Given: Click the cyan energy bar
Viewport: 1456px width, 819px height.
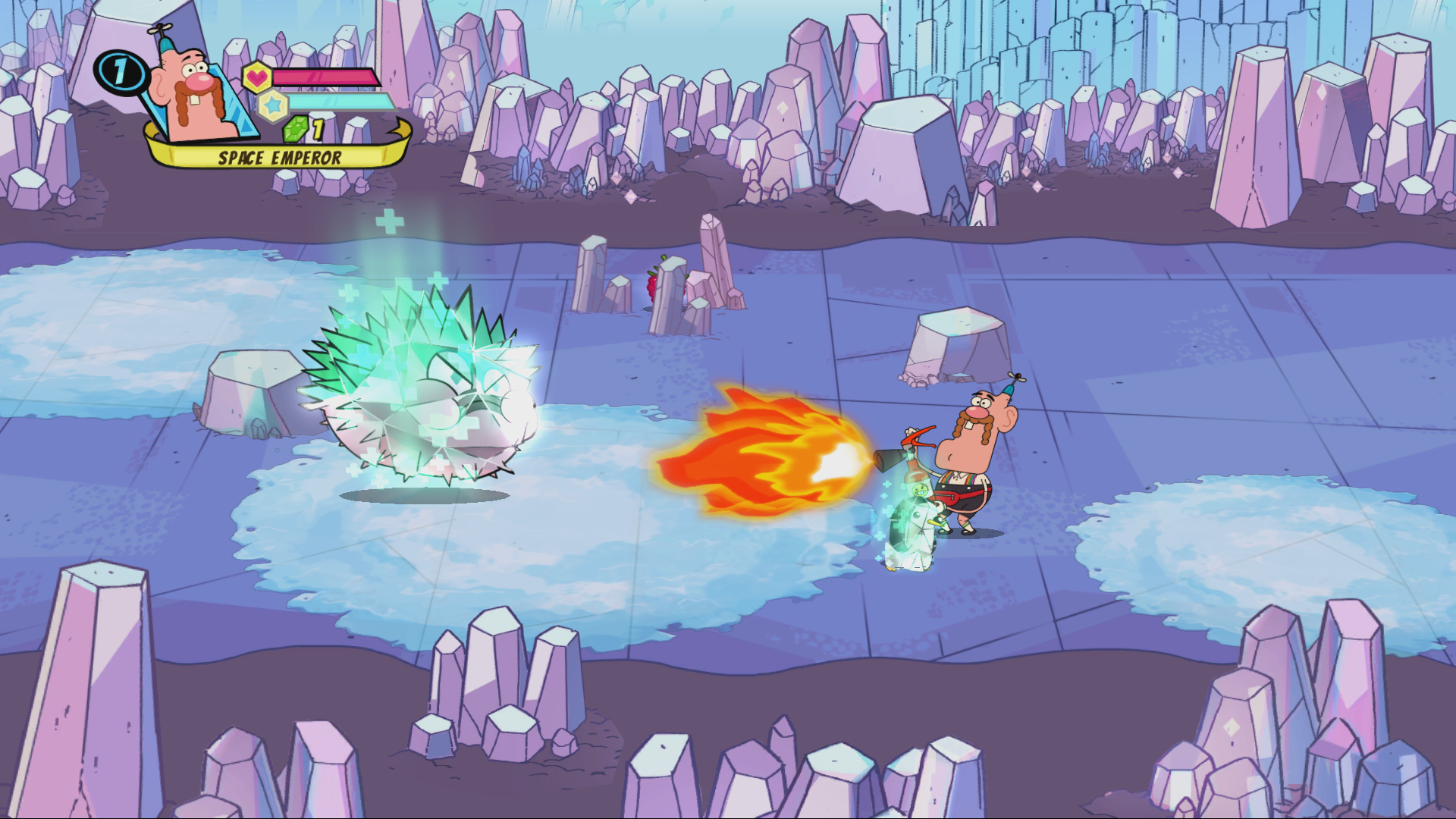Looking at the screenshot, I should (340, 102).
